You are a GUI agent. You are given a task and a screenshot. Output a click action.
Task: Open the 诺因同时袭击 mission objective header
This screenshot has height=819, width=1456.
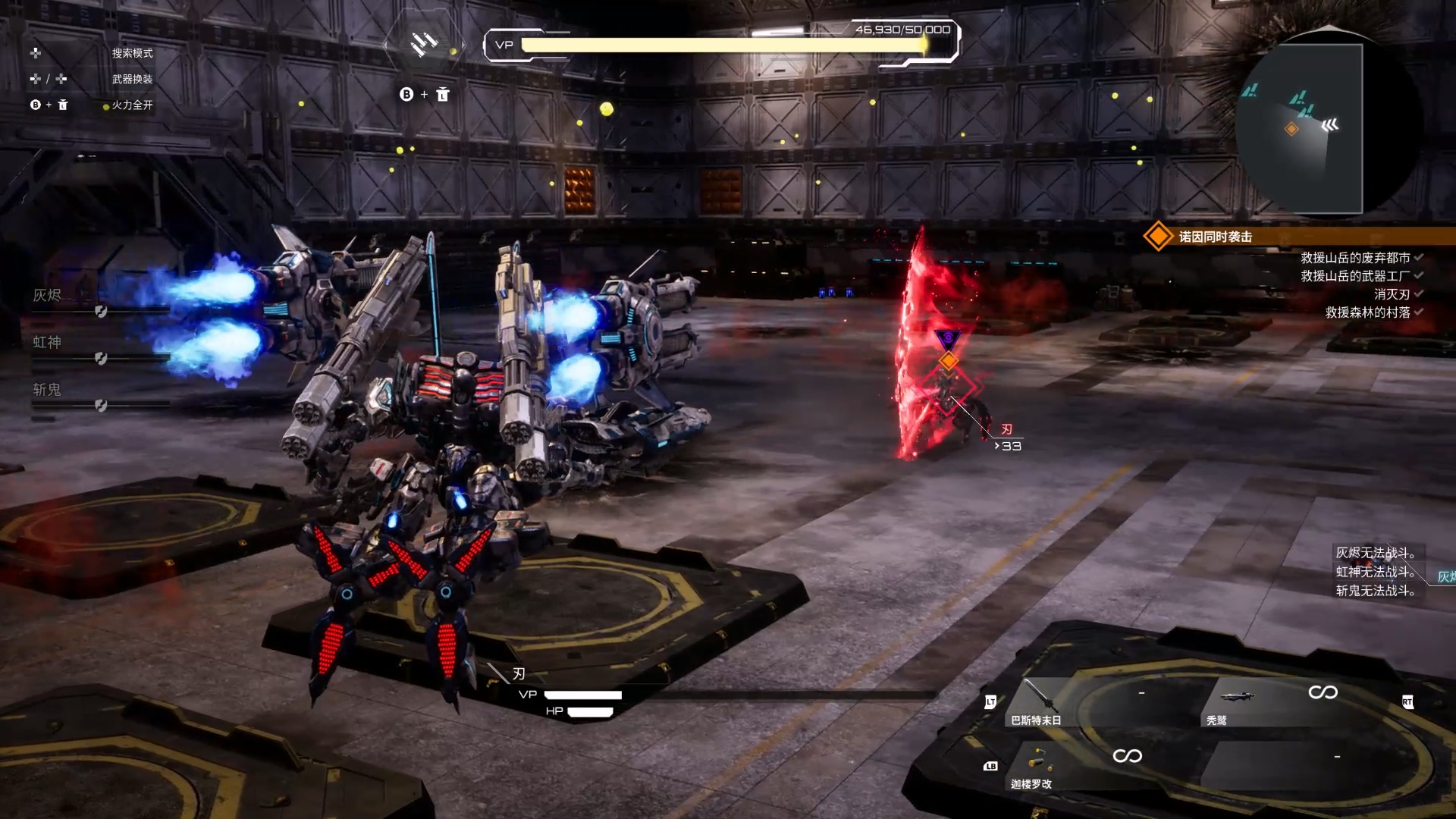(1216, 237)
